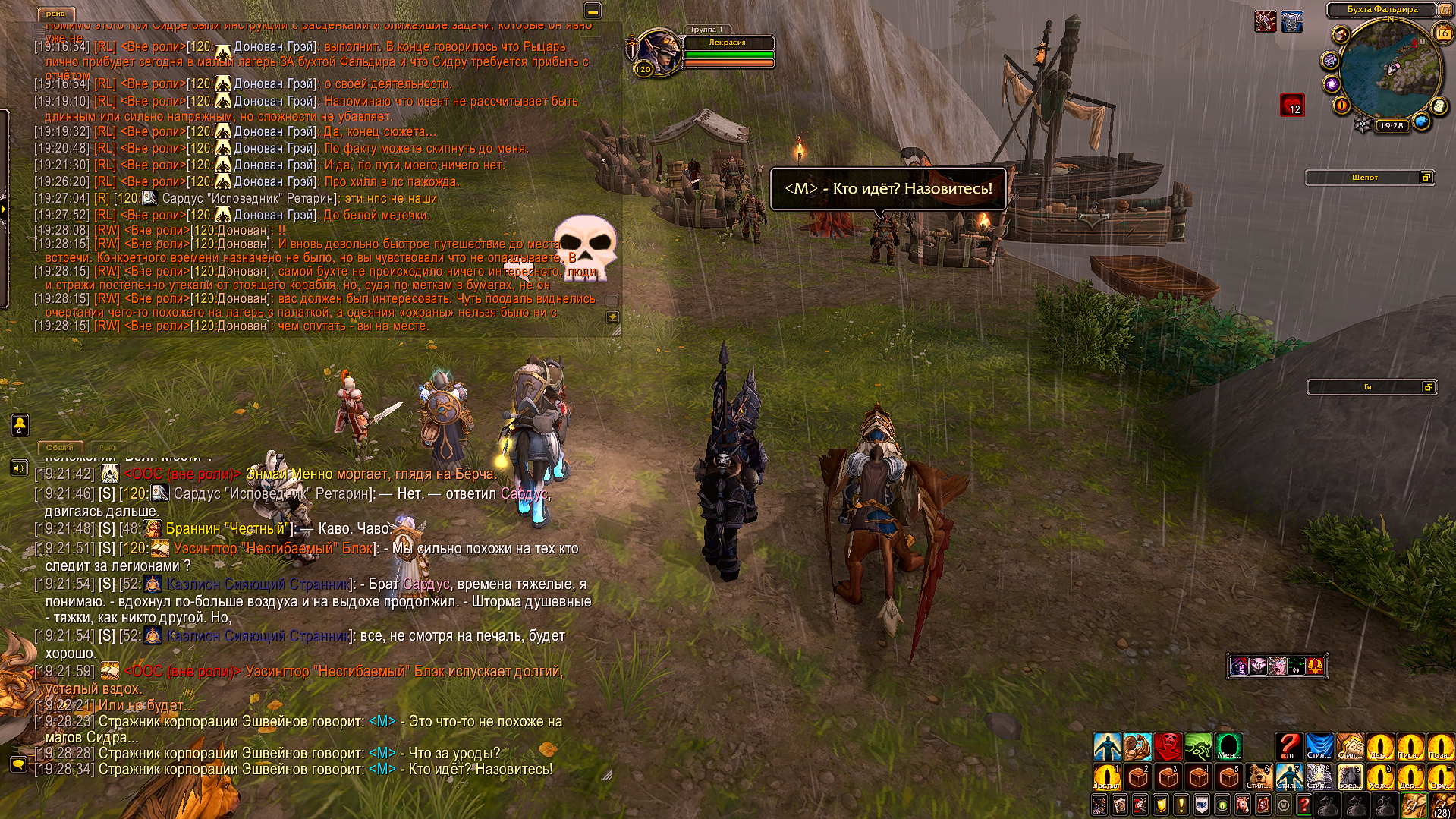Open the Шепот whisper panel
The image size is (1456, 819).
(x=1365, y=178)
